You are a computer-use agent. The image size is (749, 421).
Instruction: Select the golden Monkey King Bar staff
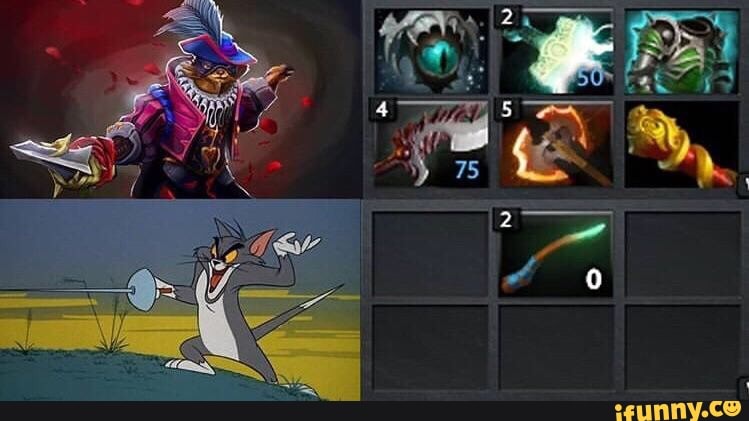[681, 143]
